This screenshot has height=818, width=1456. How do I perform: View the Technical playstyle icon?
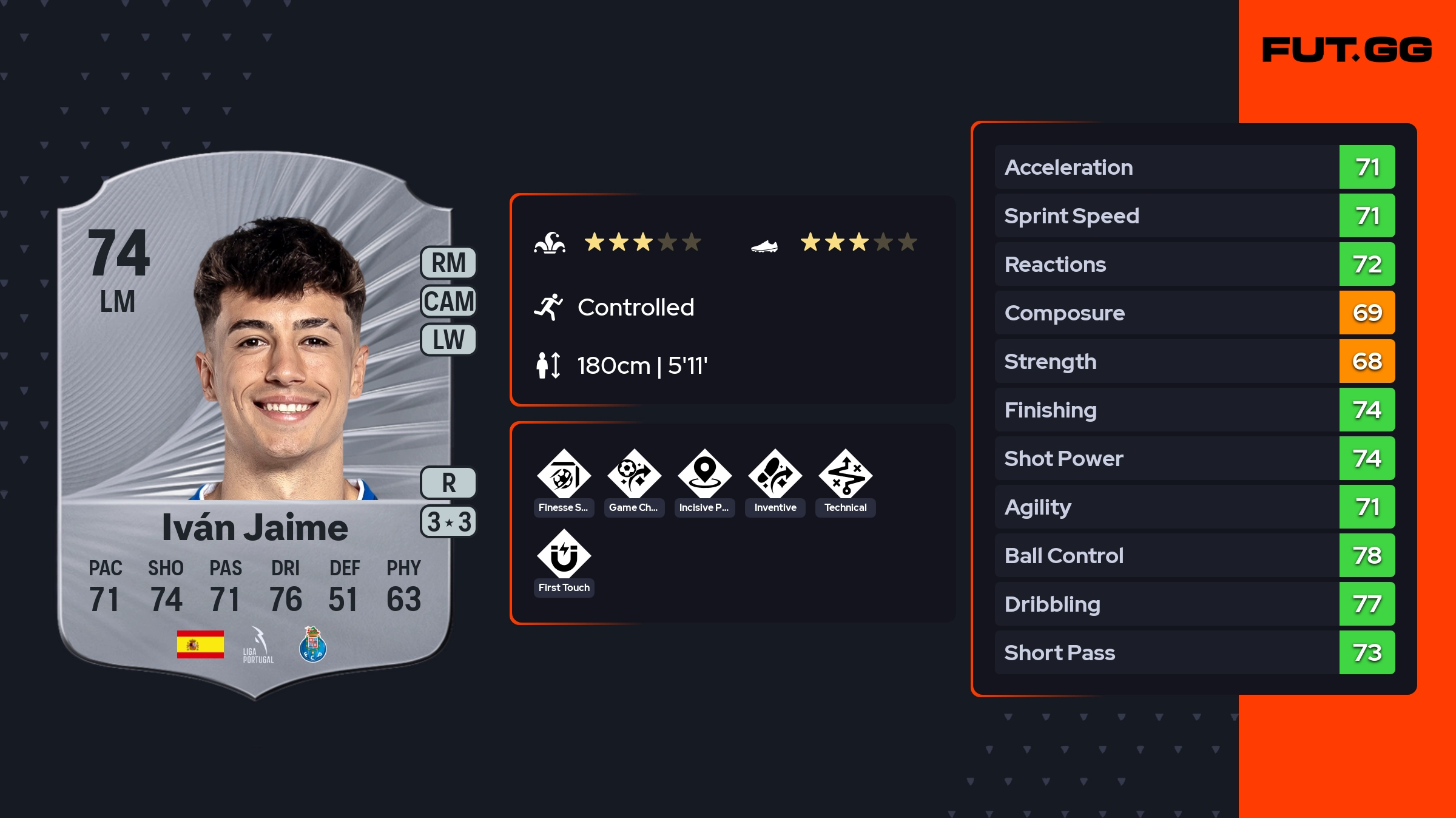845,475
